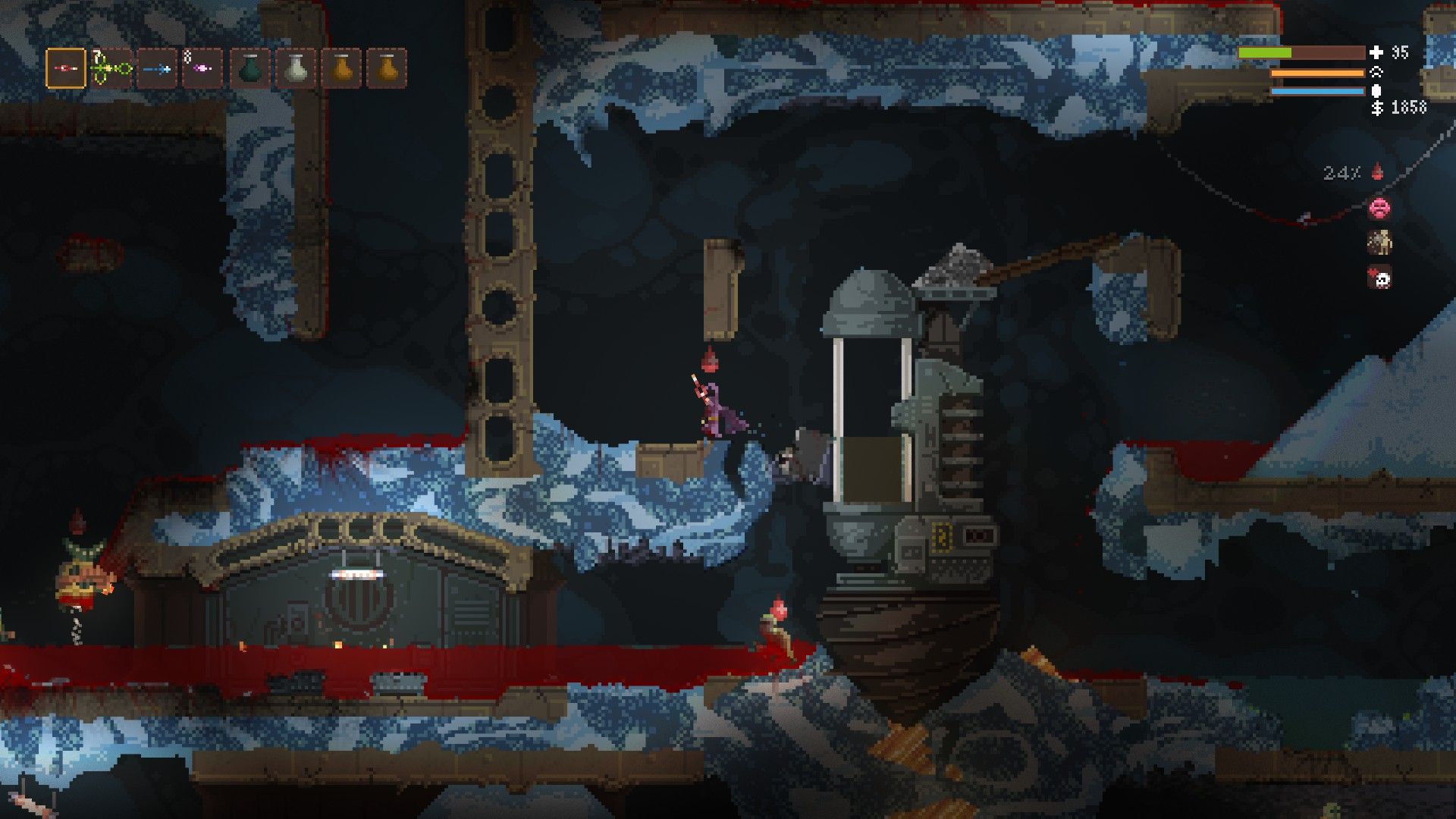This screenshot has width=1456, height=819.
Task: Click the green health bar
Action: point(1264,53)
